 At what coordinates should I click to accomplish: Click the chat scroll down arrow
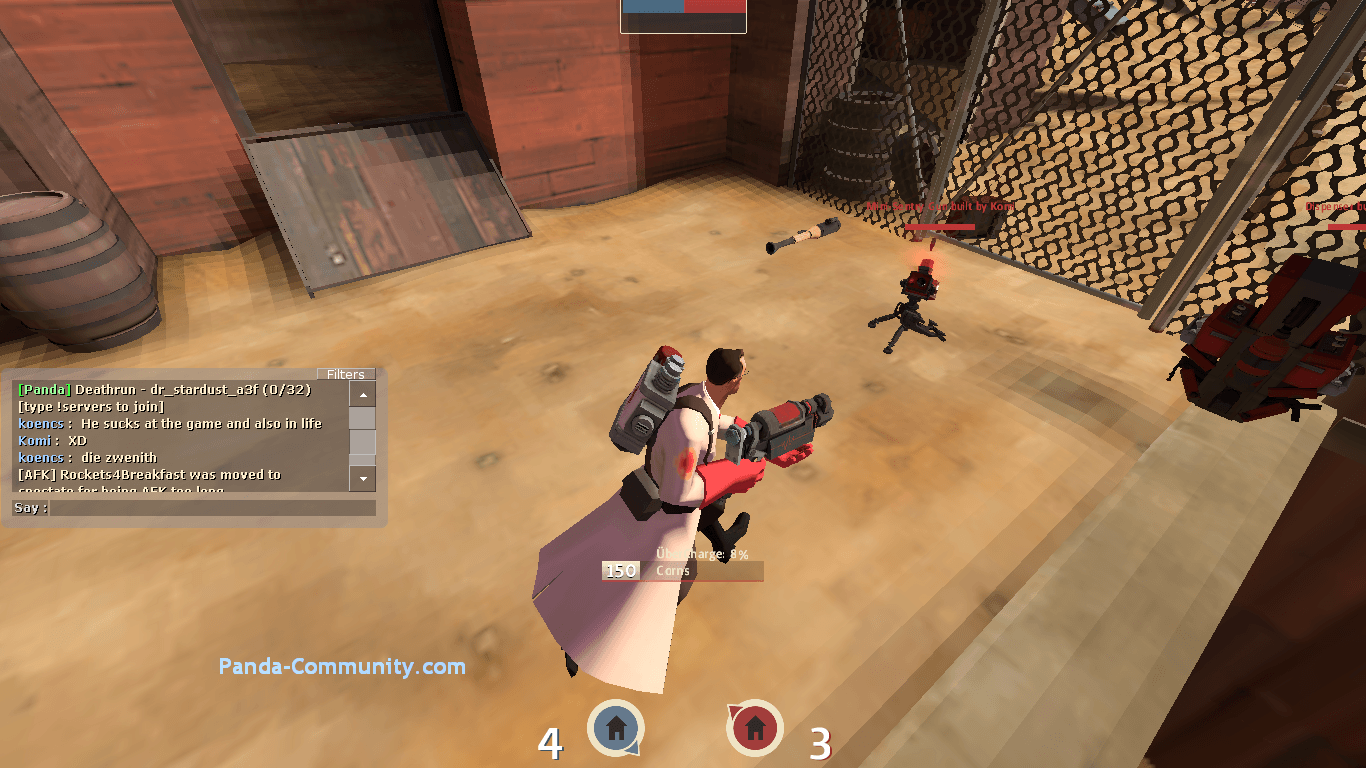[x=363, y=479]
